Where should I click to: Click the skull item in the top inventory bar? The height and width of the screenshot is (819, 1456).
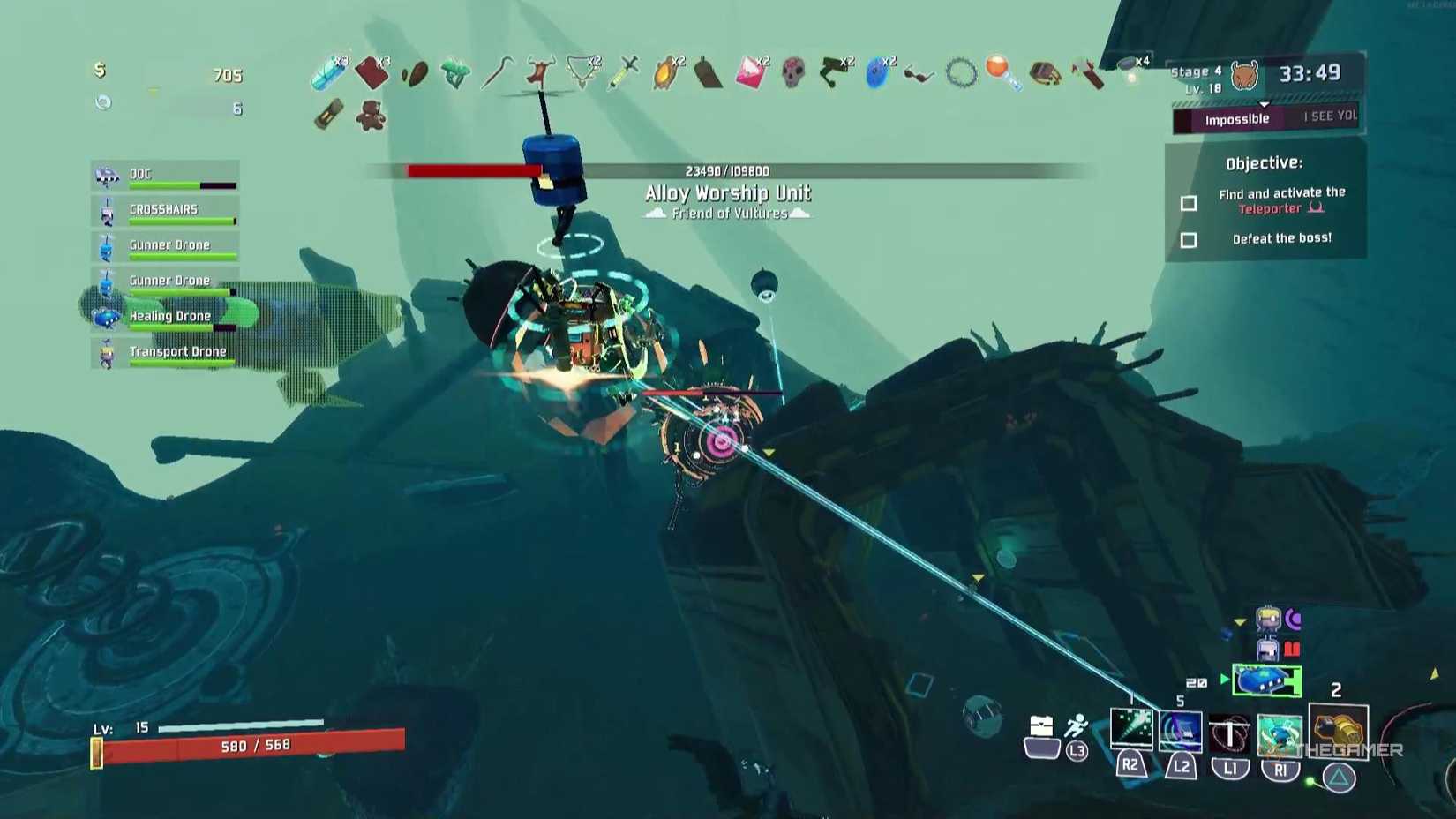pos(792,71)
